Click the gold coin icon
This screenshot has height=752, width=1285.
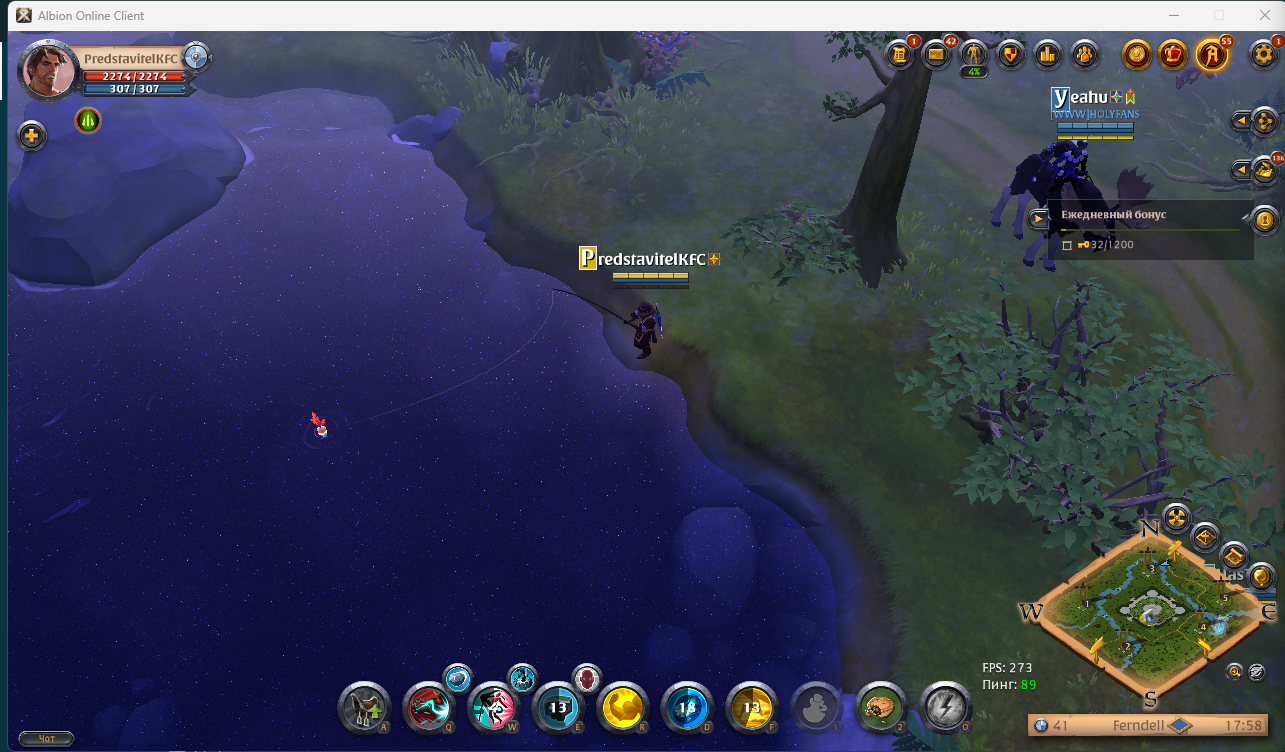(x=1136, y=54)
